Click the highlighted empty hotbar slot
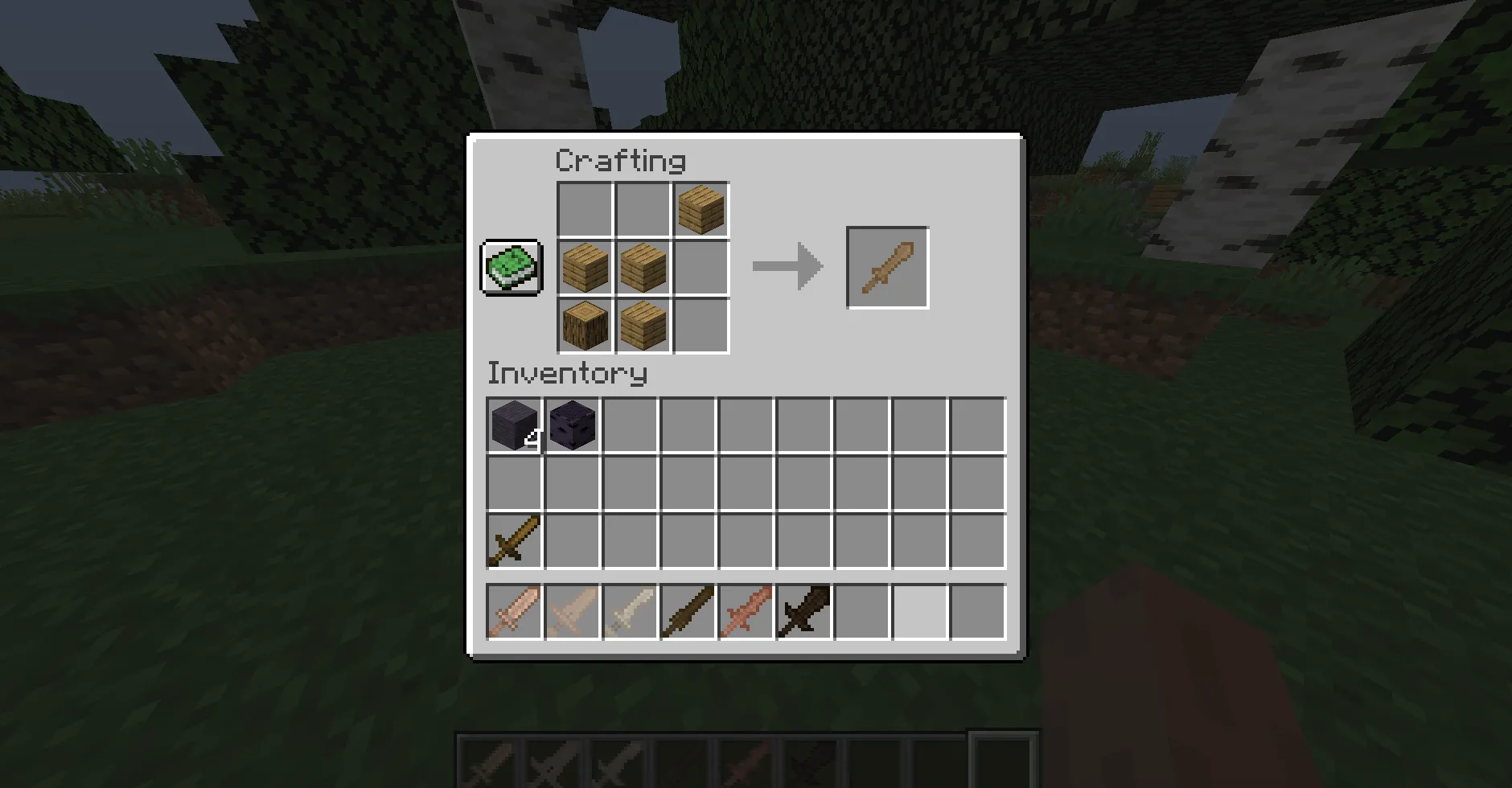The height and width of the screenshot is (788, 1512). pyautogui.click(x=918, y=611)
